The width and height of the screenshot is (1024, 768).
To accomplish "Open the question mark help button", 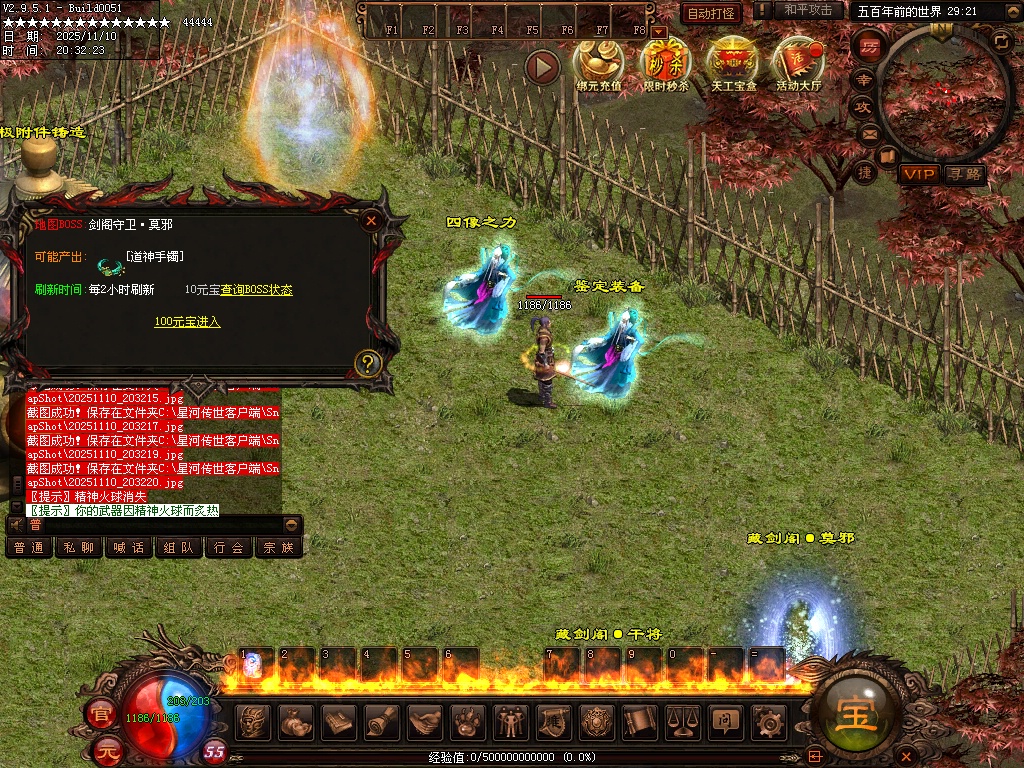I will point(368,363).
